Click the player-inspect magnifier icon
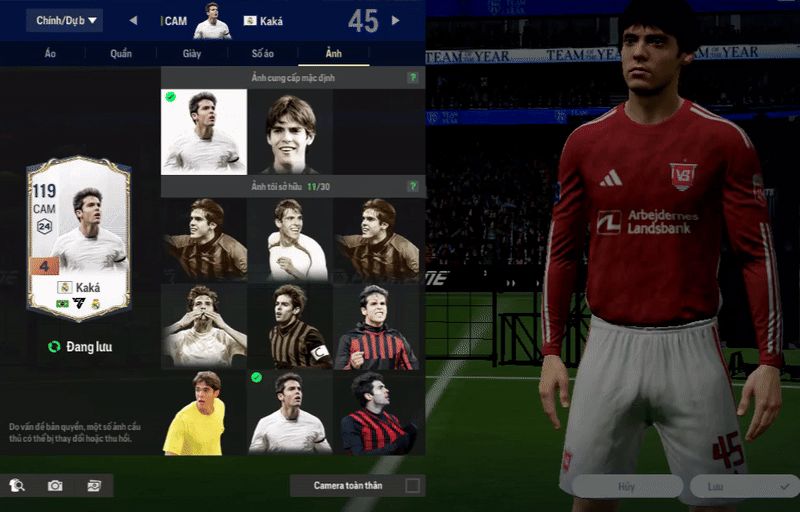The width and height of the screenshot is (800, 512). 17,486
